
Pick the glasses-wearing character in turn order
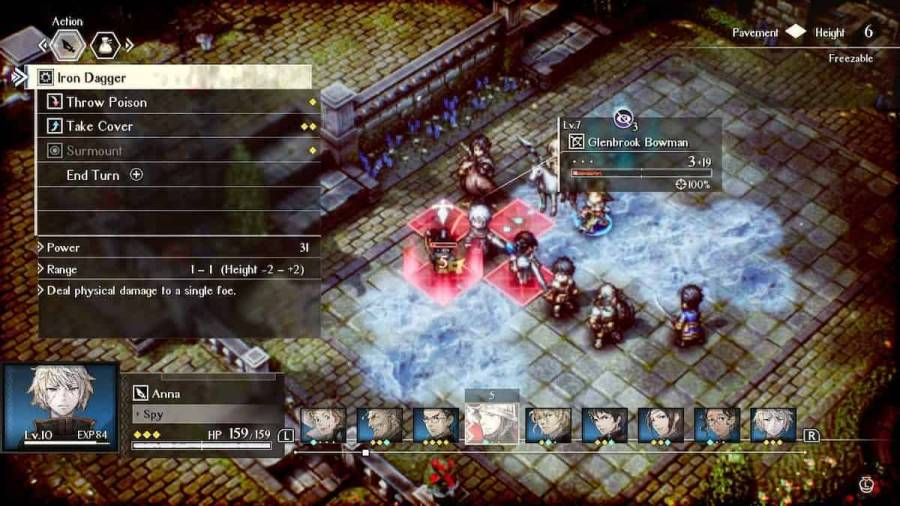click(x=435, y=424)
